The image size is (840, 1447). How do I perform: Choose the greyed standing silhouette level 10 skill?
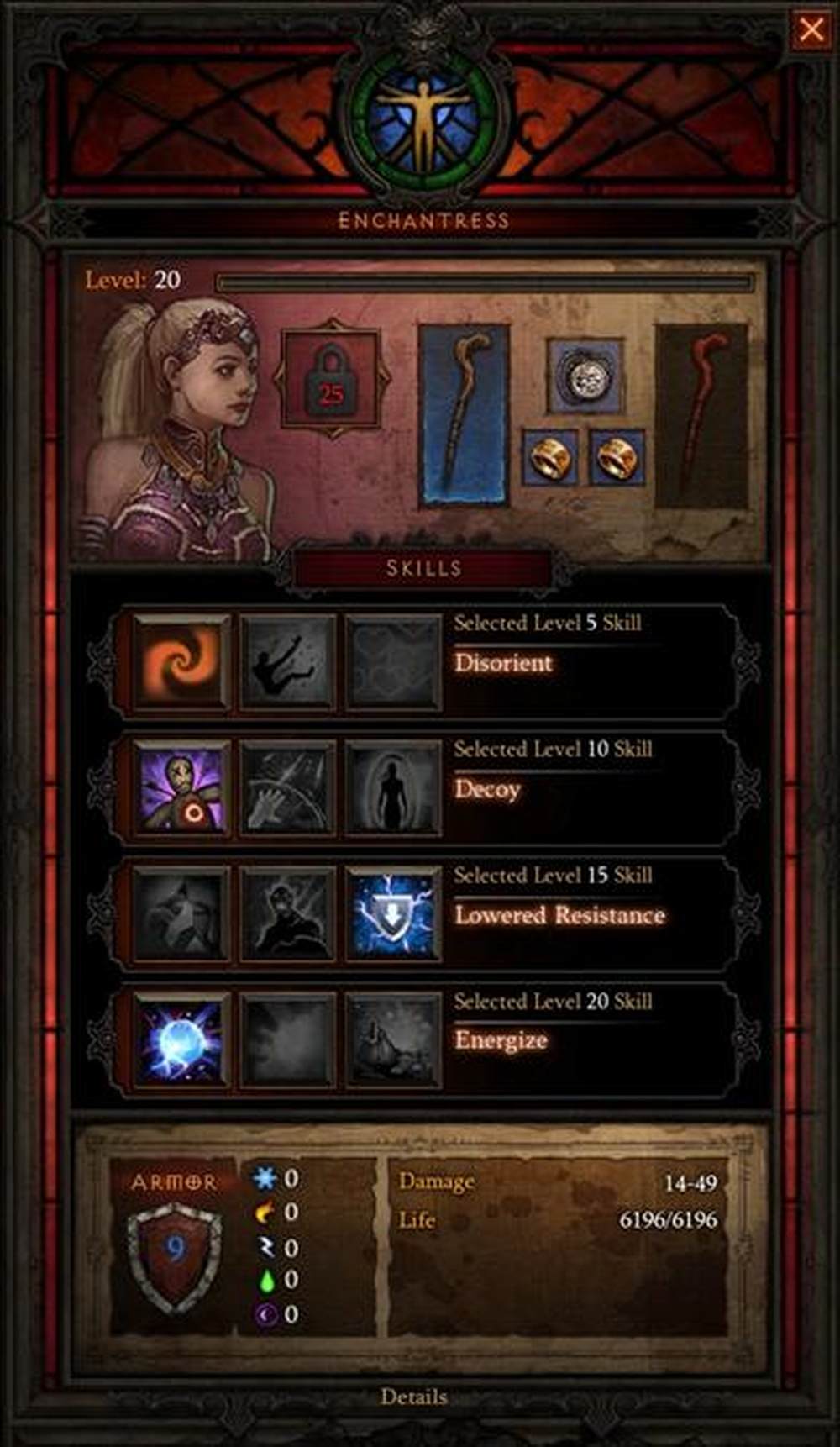pyautogui.click(x=393, y=788)
